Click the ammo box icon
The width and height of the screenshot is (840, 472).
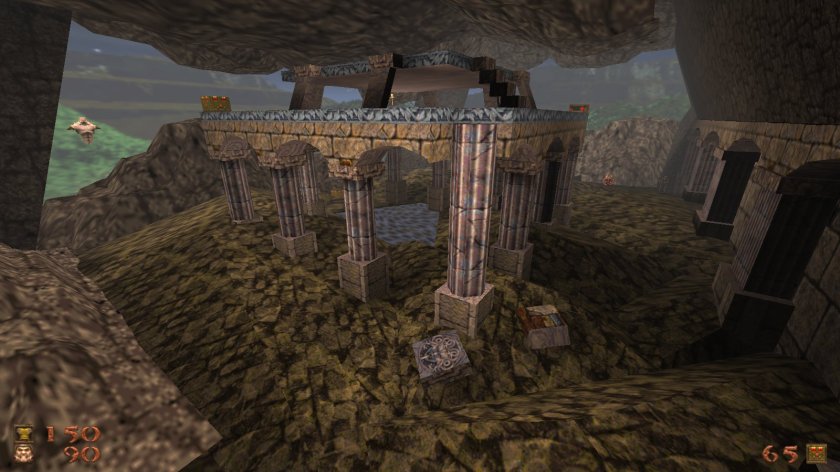click(818, 453)
